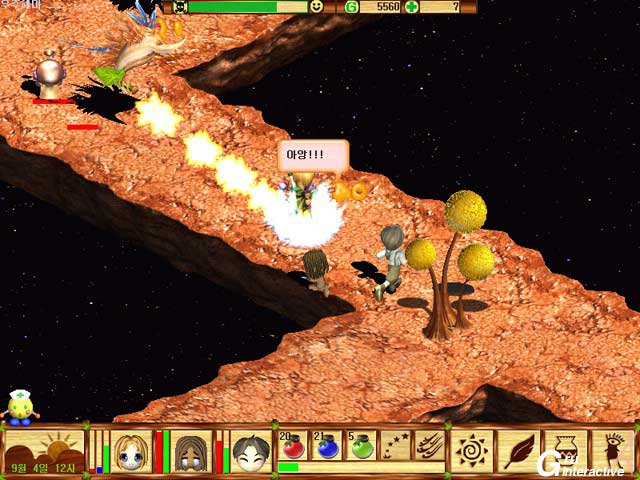Select the dark-haired boy party portrait

click(x=250, y=451)
